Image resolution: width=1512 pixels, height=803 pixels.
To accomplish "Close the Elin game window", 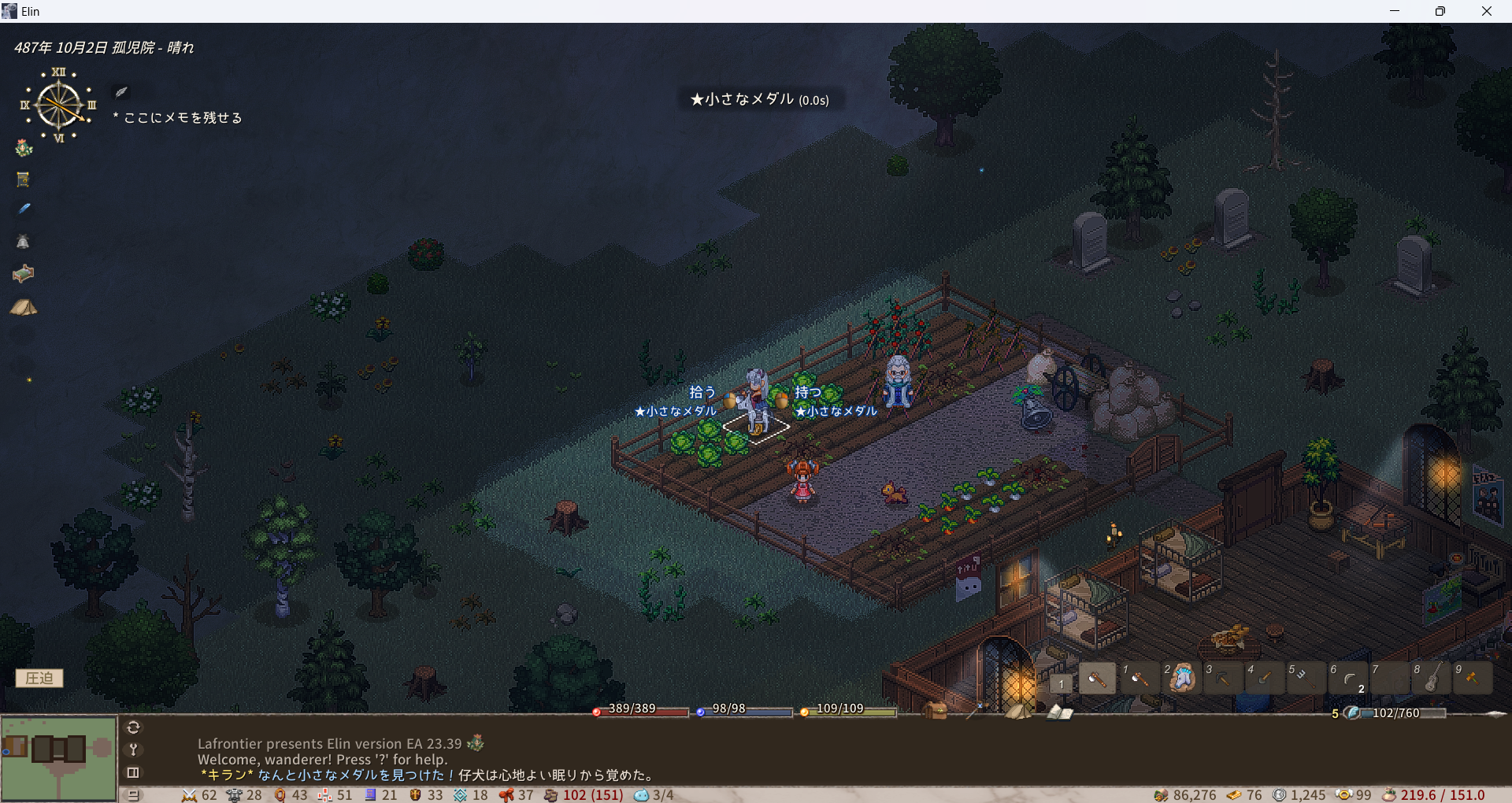I will point(1487,11).
